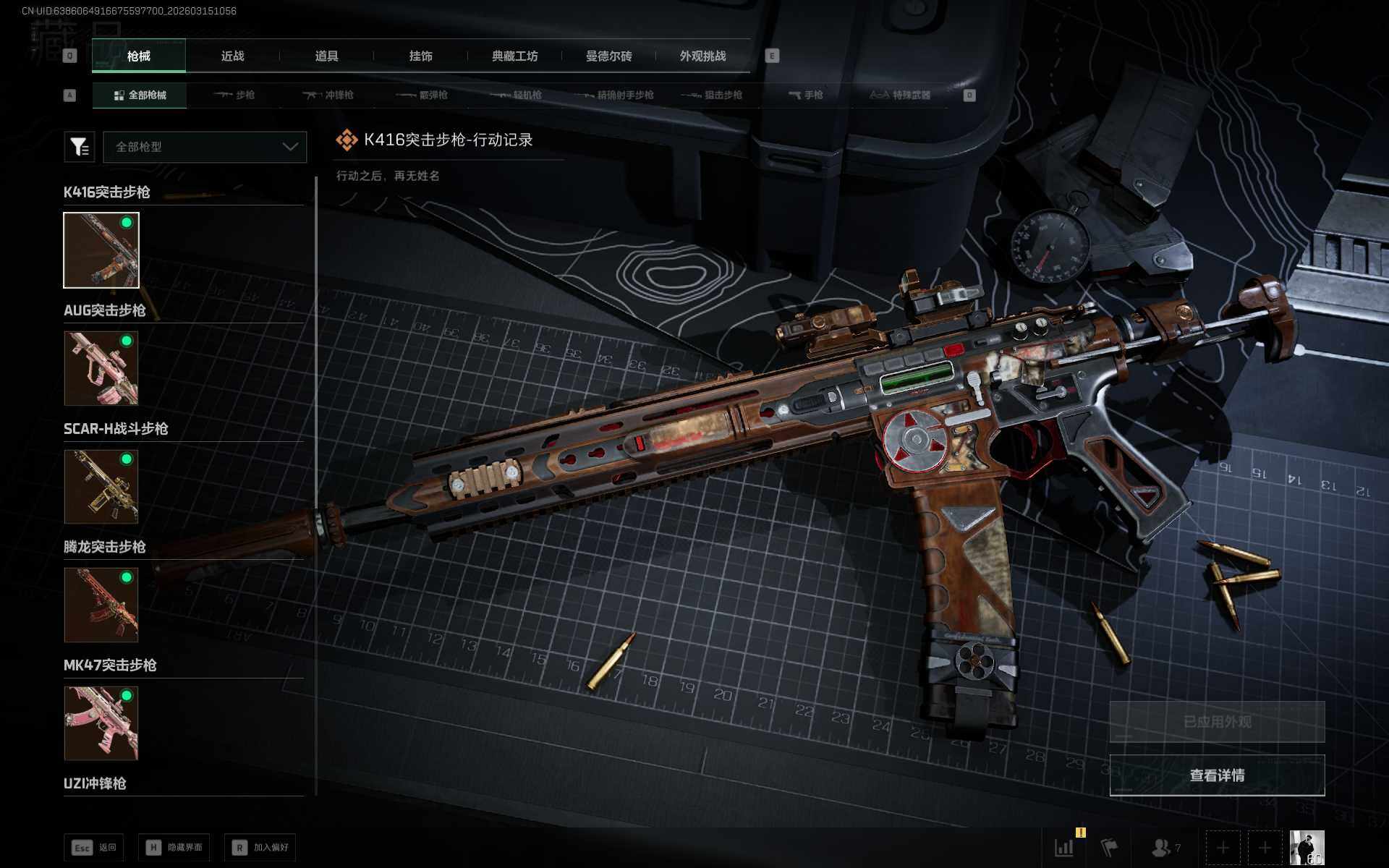The image size is (1389, 868).
Task: Click the player avatar portrait
Action: tap(1307, 847)
